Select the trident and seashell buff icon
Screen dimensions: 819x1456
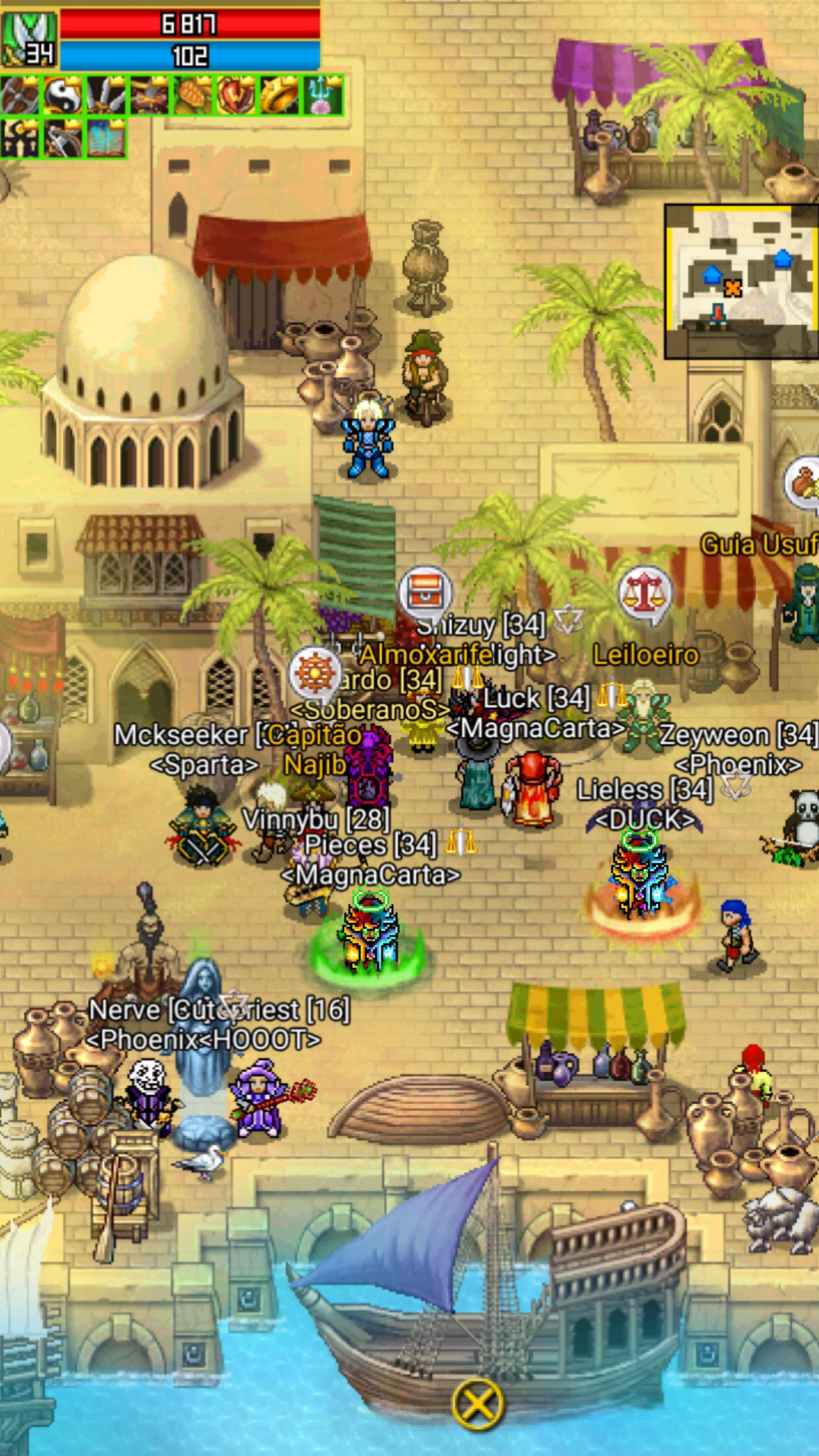click(x=323, y=96)
